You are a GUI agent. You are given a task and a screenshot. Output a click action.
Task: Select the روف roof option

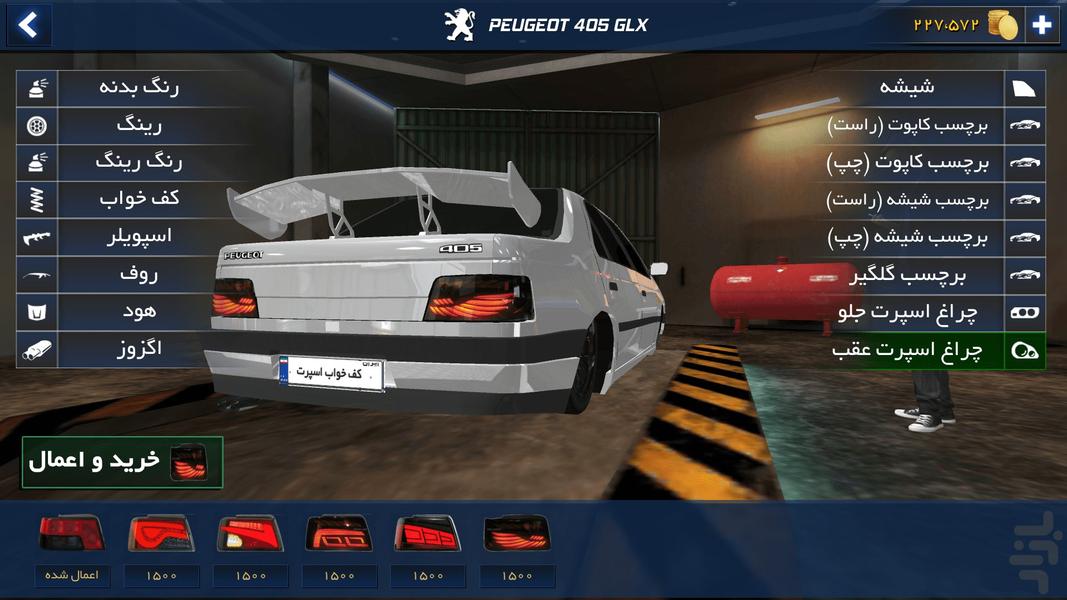tap(138, 274)
